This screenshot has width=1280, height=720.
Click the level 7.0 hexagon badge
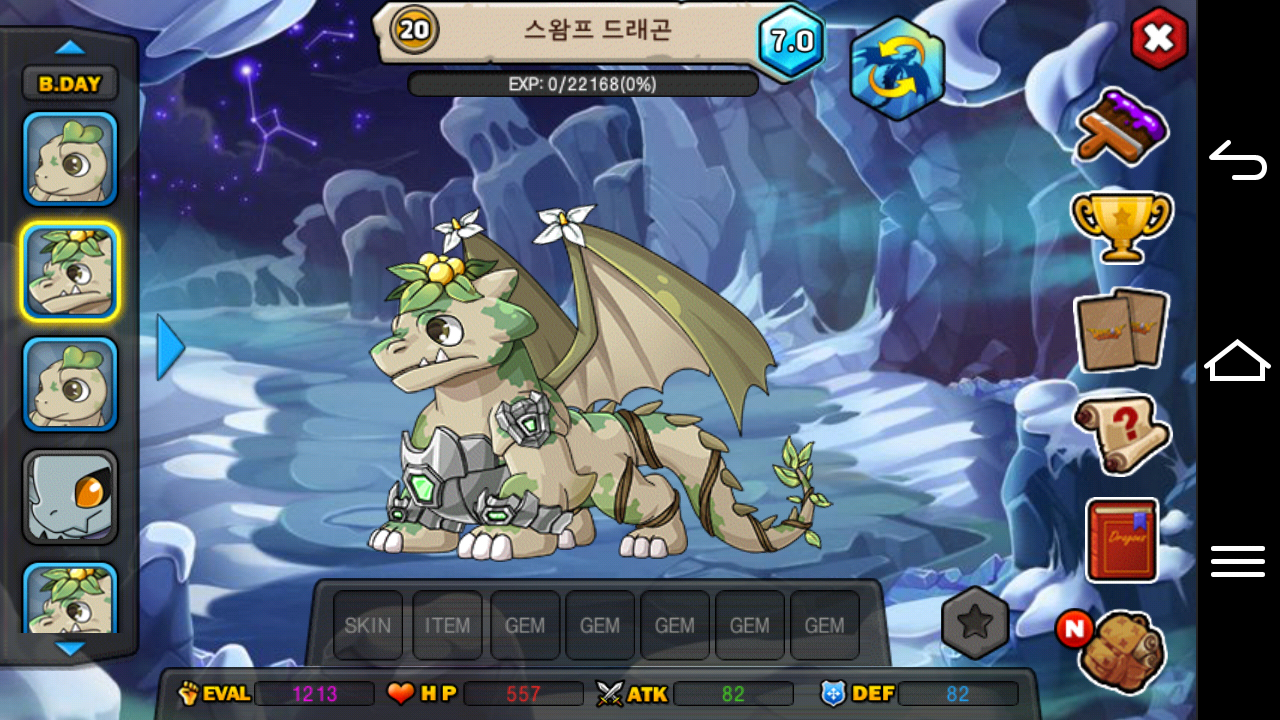791,42
